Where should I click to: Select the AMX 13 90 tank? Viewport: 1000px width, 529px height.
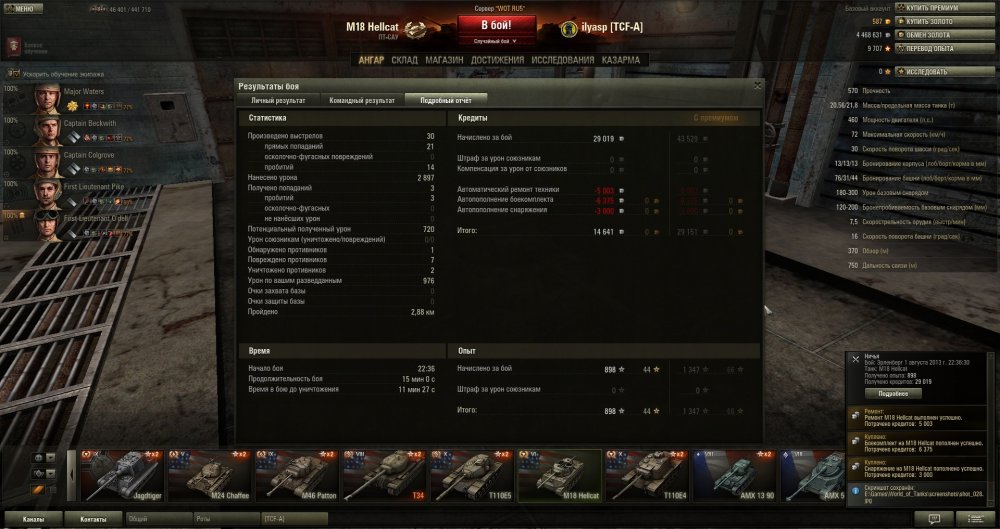point(733,475)
